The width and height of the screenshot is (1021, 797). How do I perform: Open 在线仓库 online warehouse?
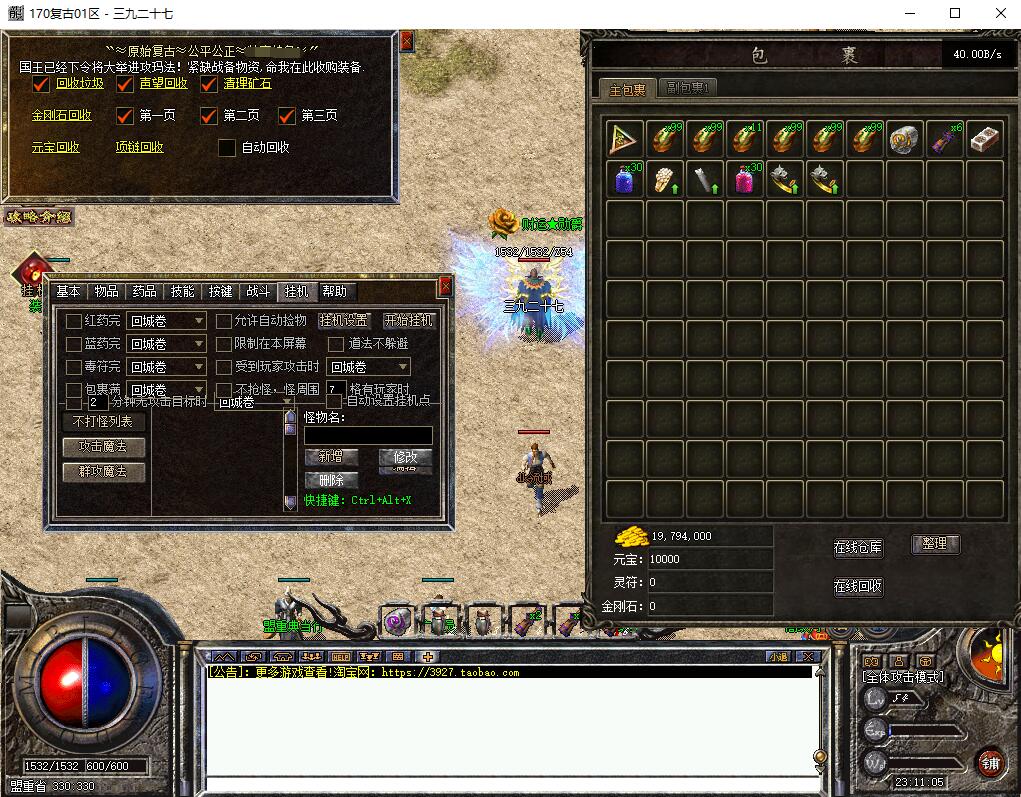tap(858, 547)
